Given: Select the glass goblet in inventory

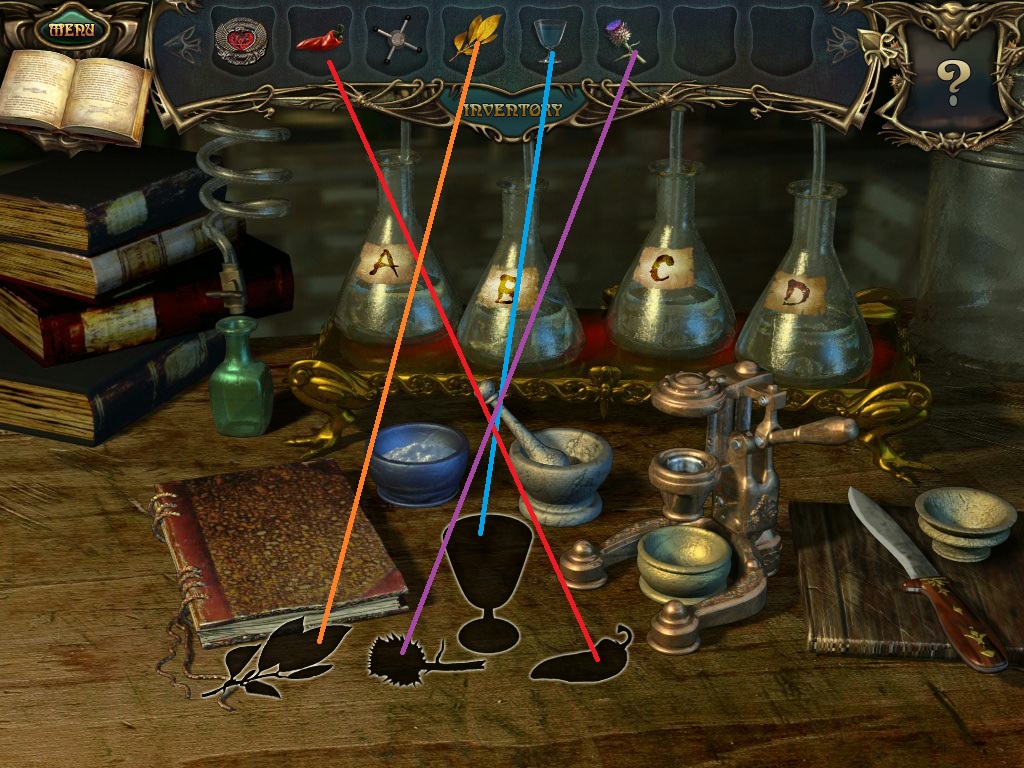Looking at the screenshot, I should click(x=549, y=38).
